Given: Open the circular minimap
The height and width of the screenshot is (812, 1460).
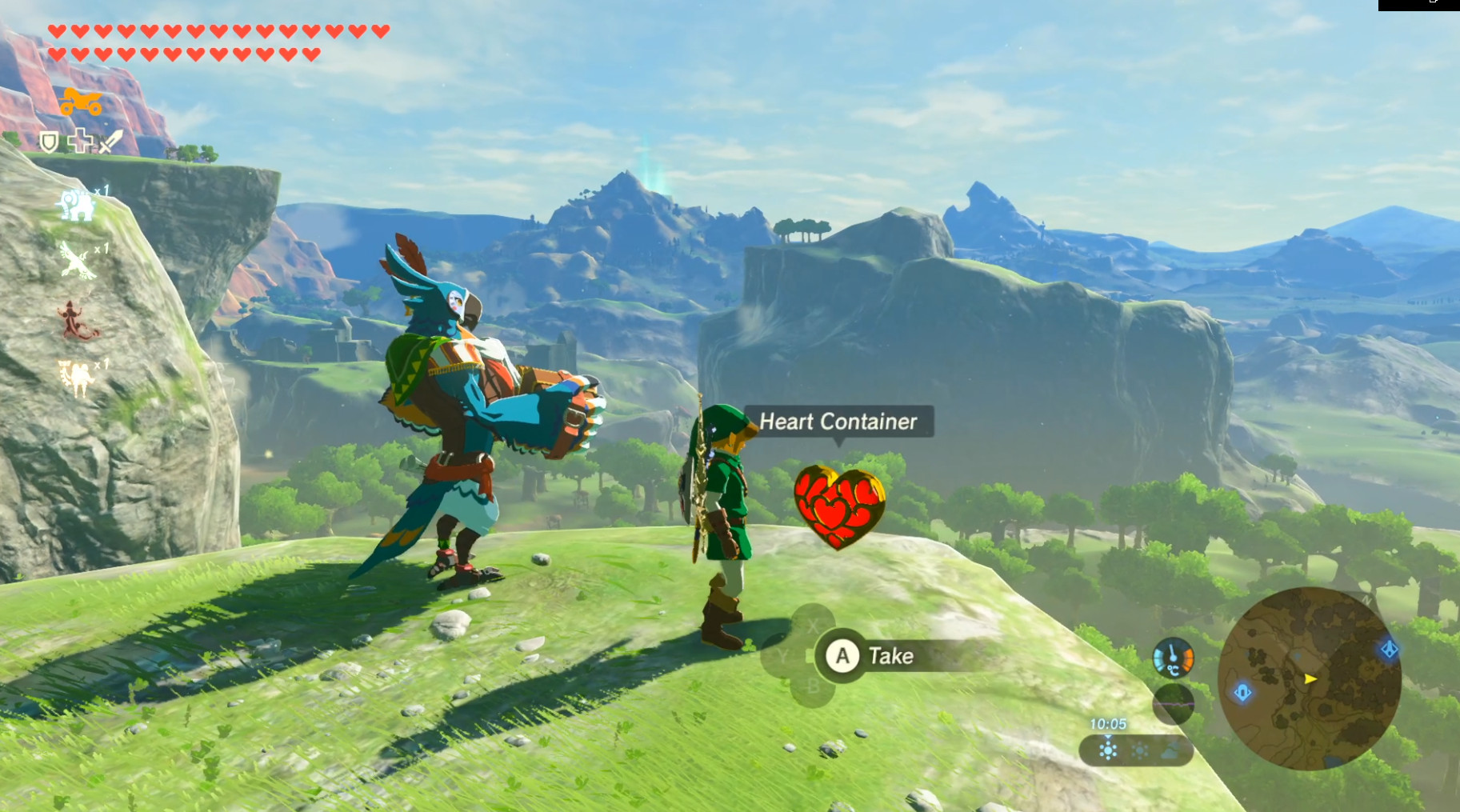Looking at the screenshot, I should tap(1309, 678).
